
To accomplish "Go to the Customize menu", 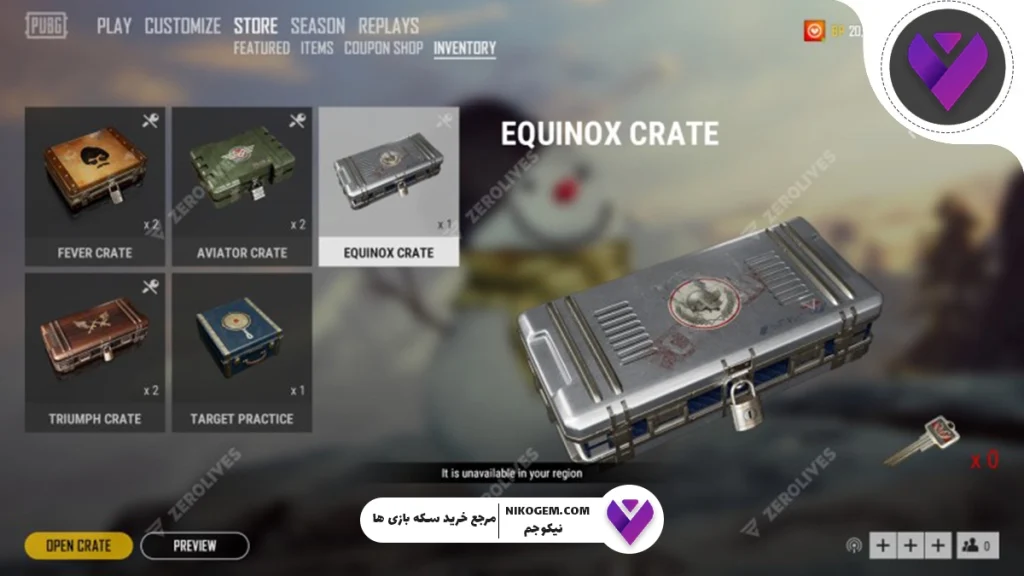I will (182, 26).
